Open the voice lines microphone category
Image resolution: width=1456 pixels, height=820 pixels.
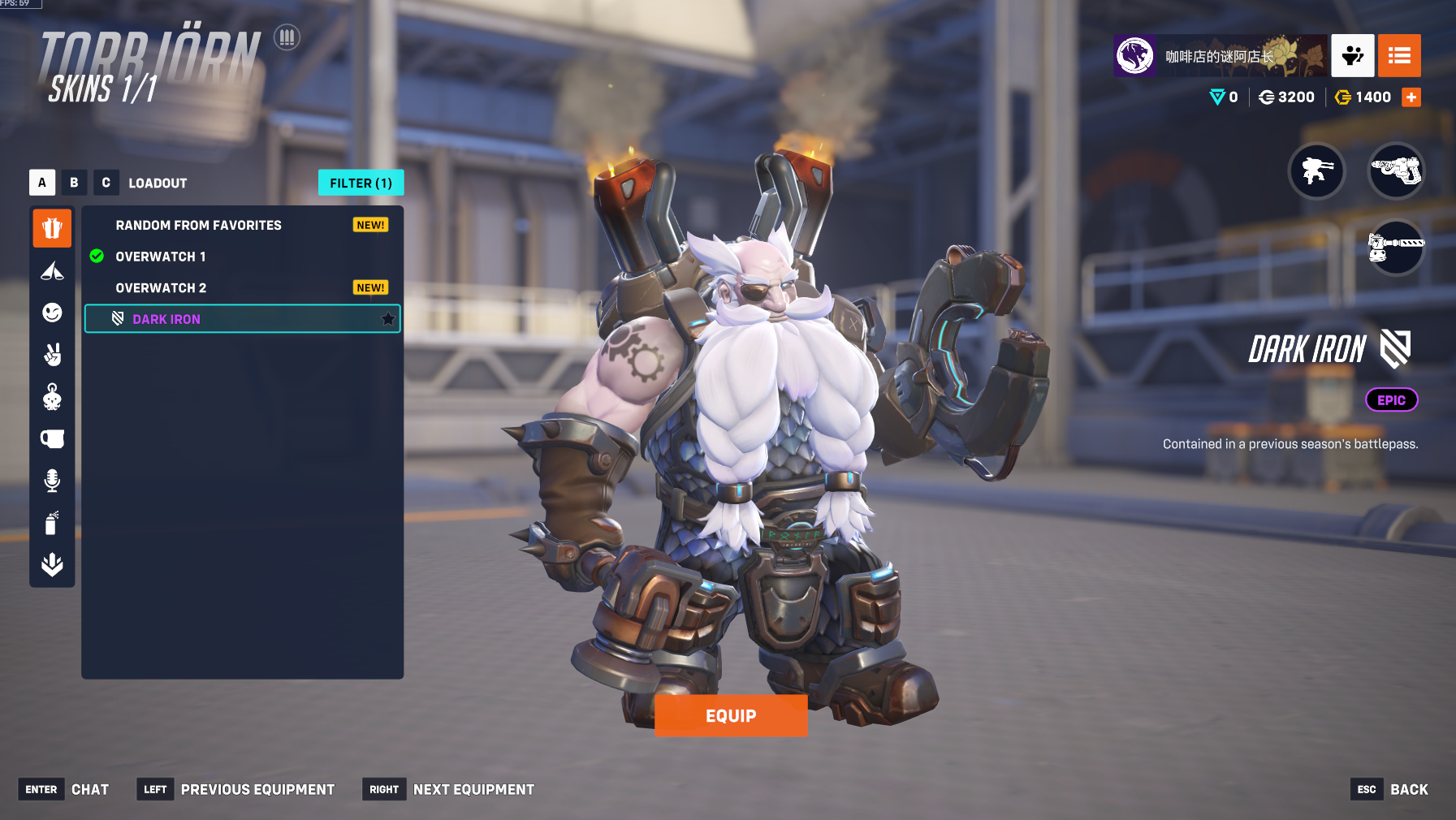[x=52, y=481]
